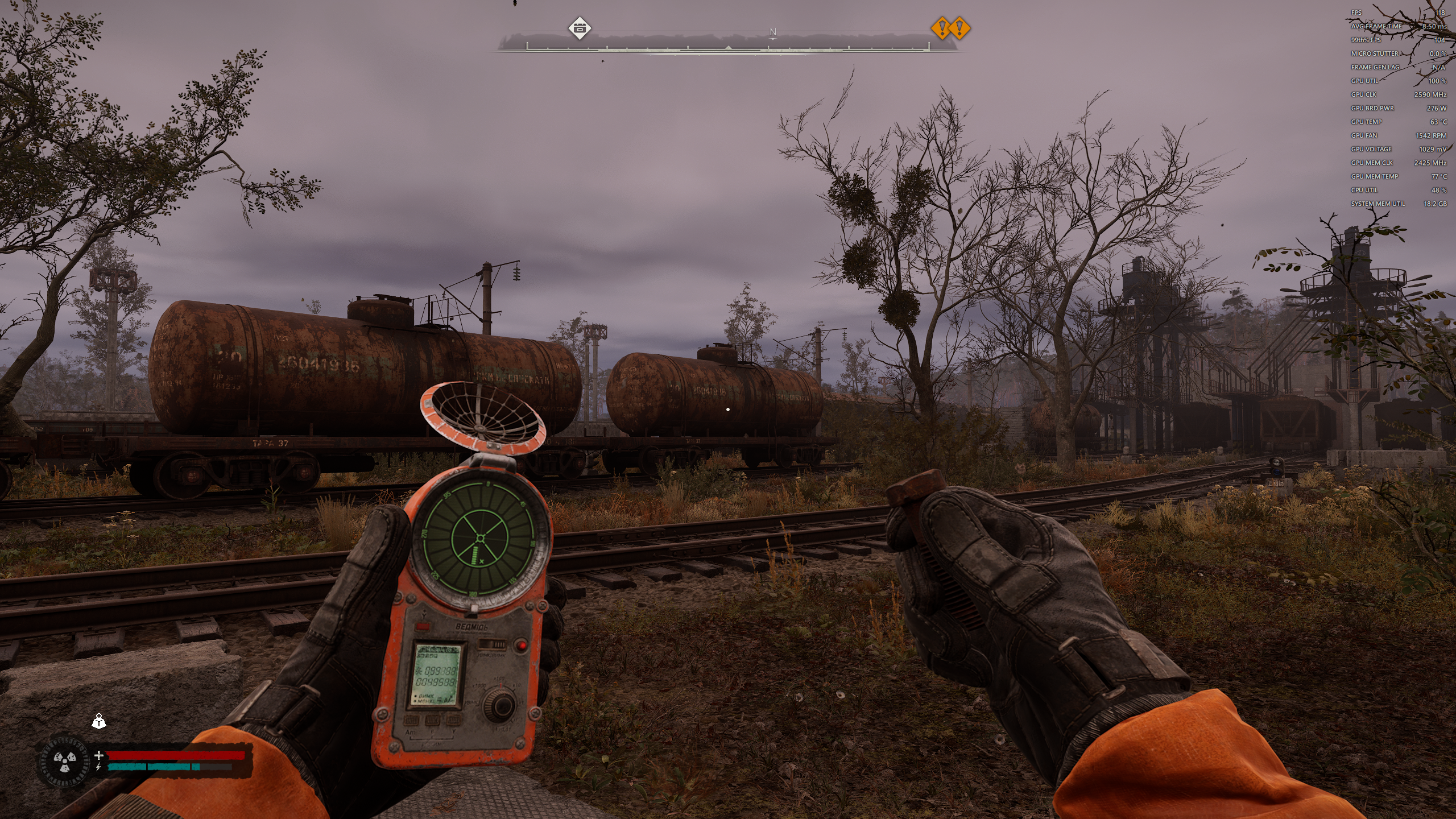Viewport: 1456px width, 819px height.
Task: Select the compass bar's north N indicator
Action: 772,32
